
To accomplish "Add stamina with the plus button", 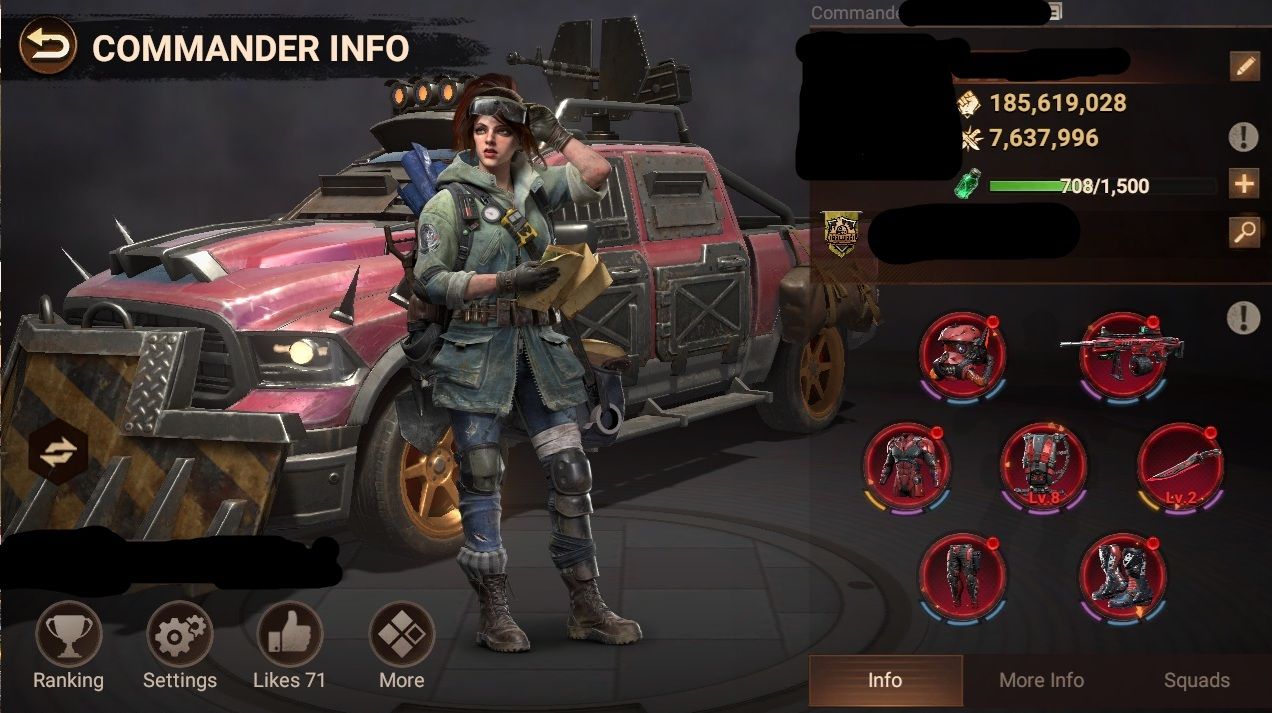I will pos(1244,186).
